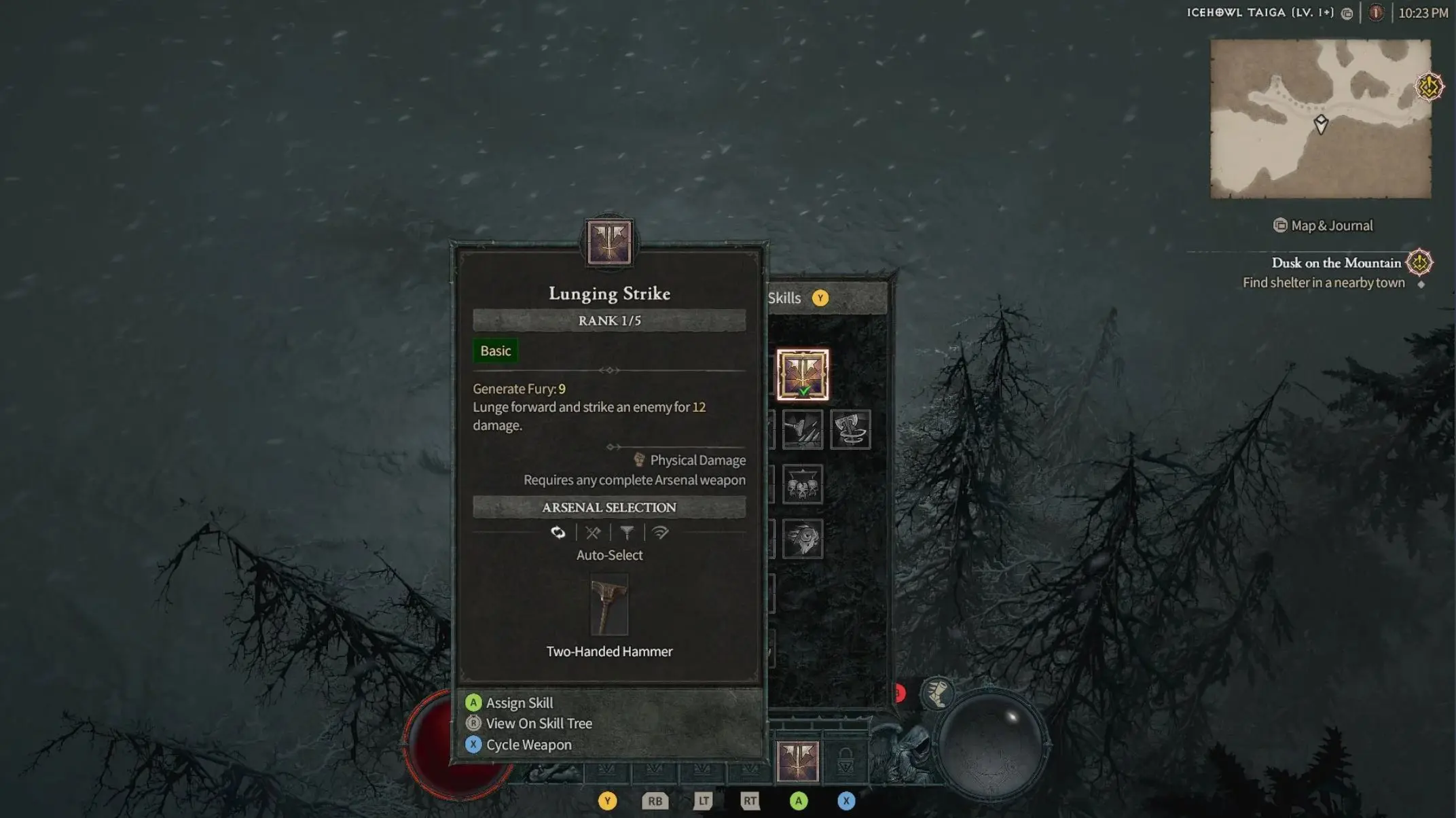Select the locked action bar slot

tap(844, 762)
